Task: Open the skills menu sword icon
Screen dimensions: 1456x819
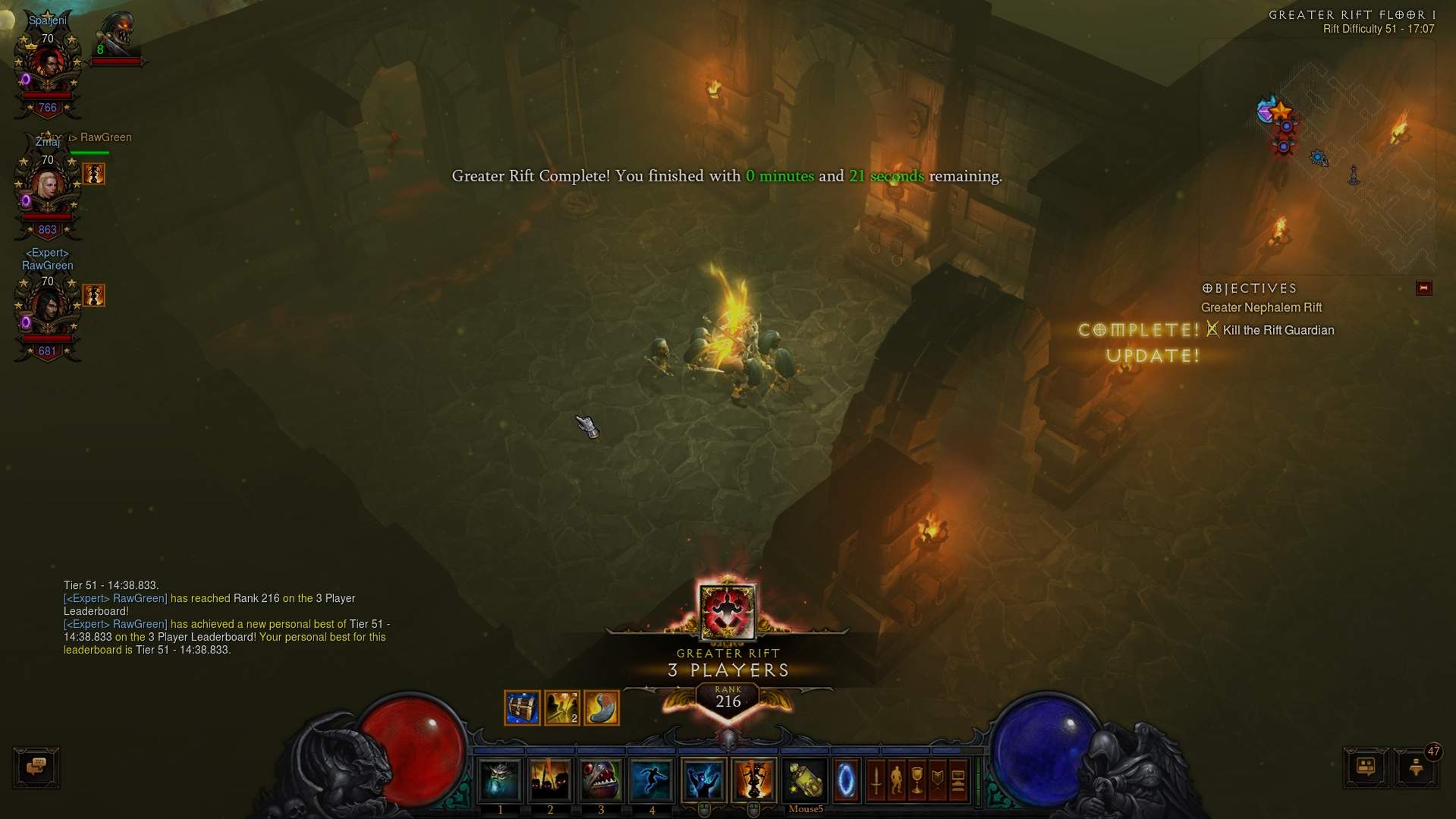Action: (x=876, y=780)
